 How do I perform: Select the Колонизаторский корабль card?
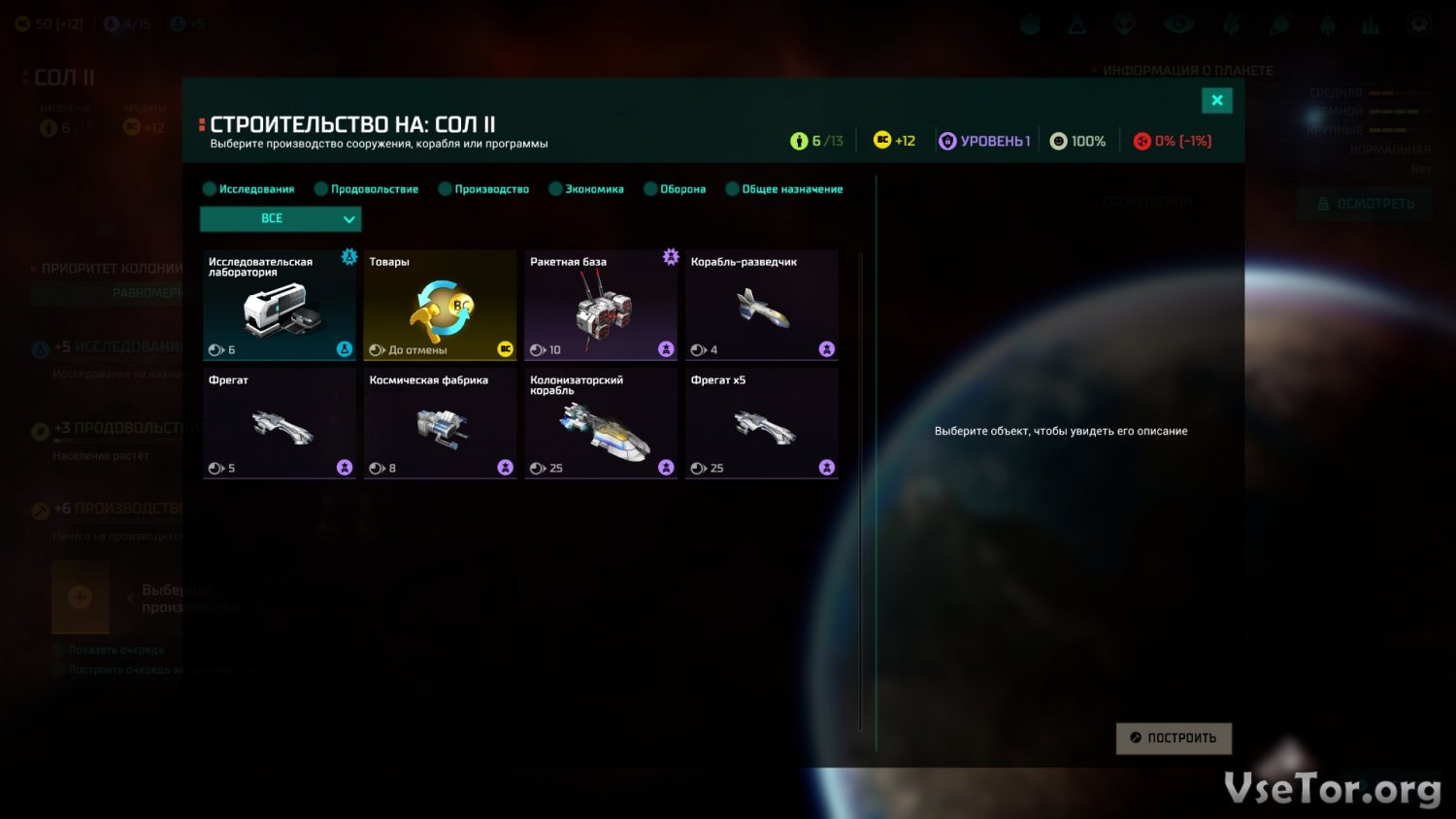[601, 424]
